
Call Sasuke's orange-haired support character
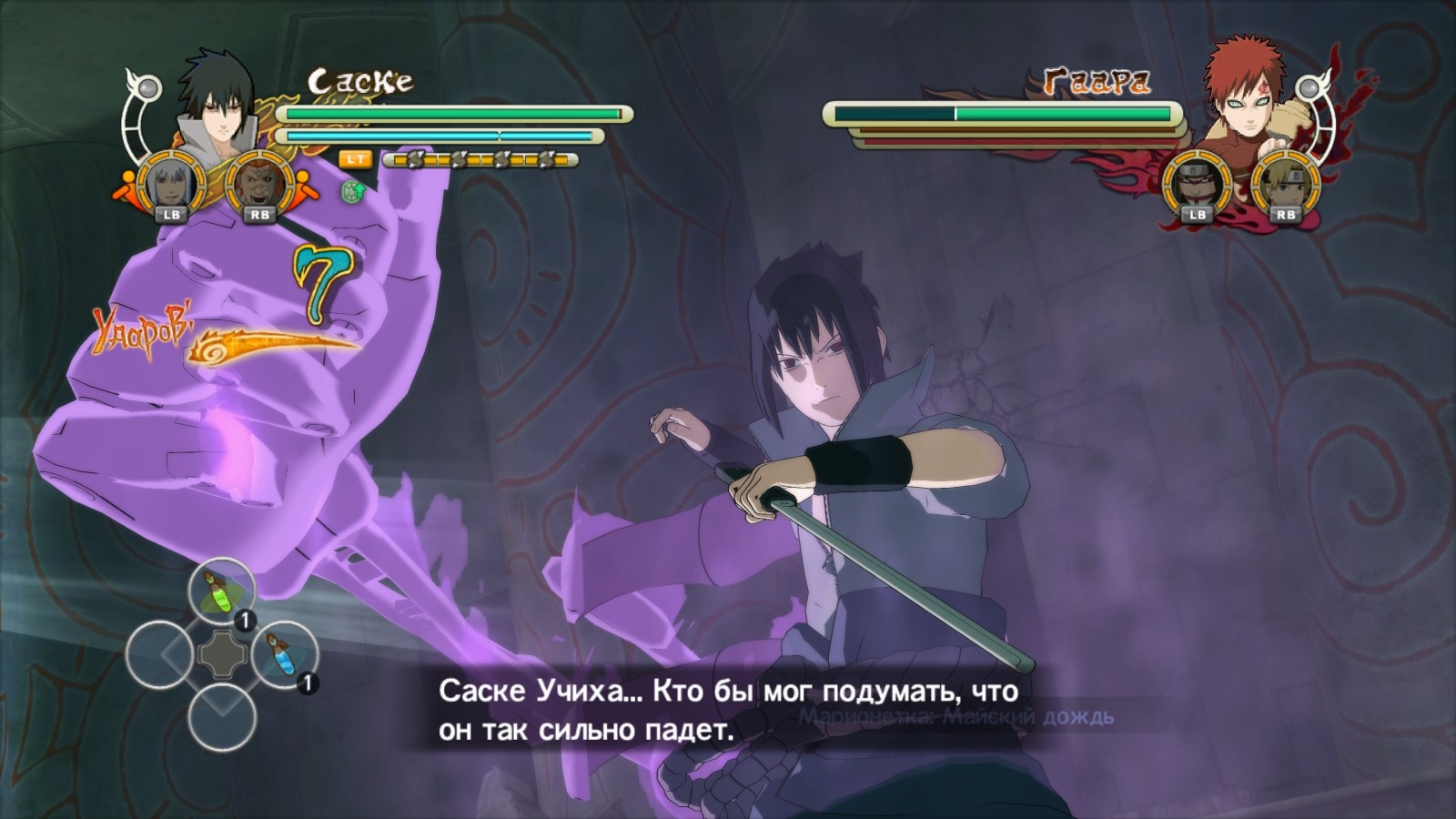click(x=258, y=184)
